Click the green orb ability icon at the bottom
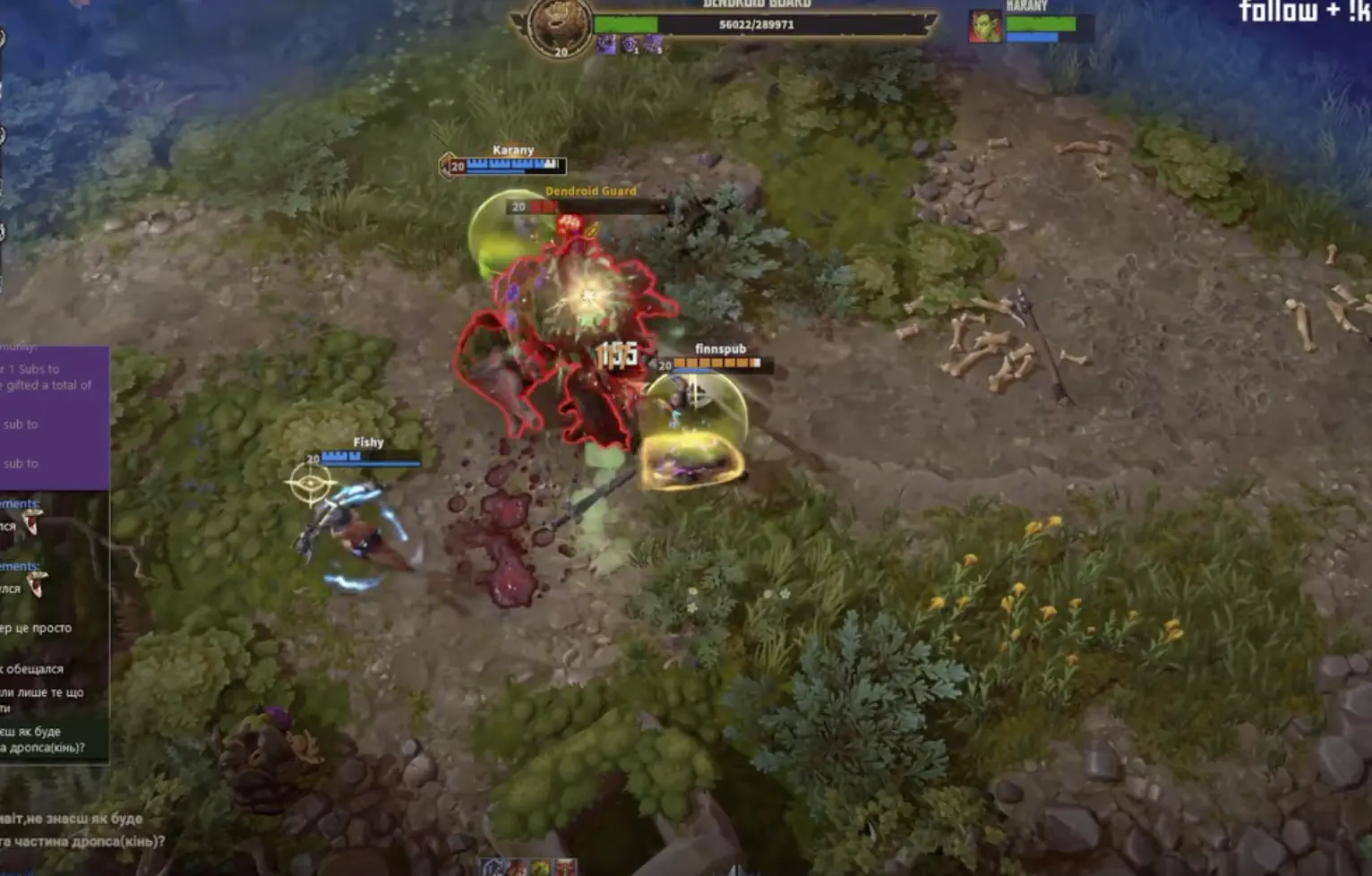Viewport: 1372px width, 876px height. (x=540, y=867)
